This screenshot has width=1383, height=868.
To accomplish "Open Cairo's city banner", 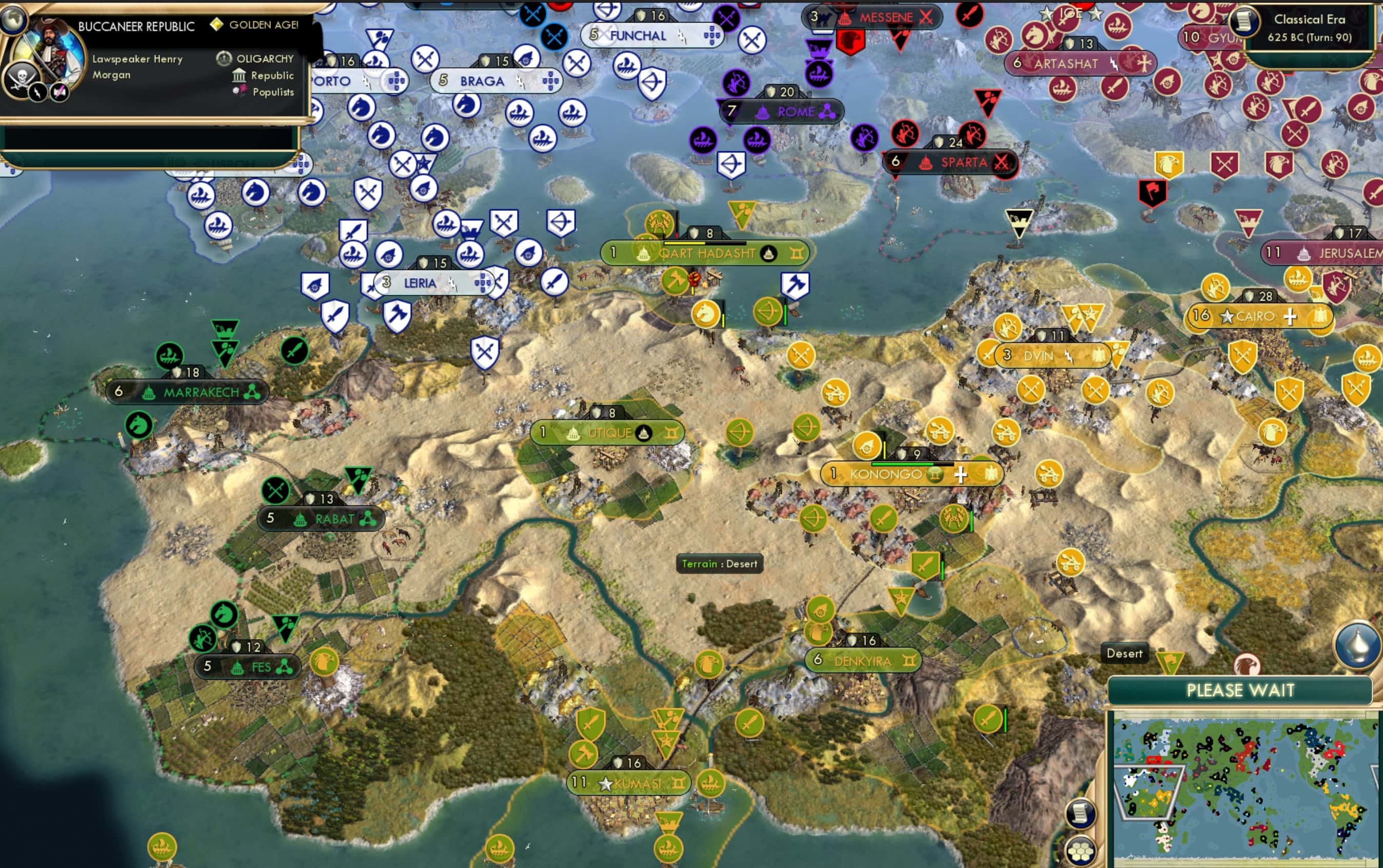I will [x=1259, y=317].
